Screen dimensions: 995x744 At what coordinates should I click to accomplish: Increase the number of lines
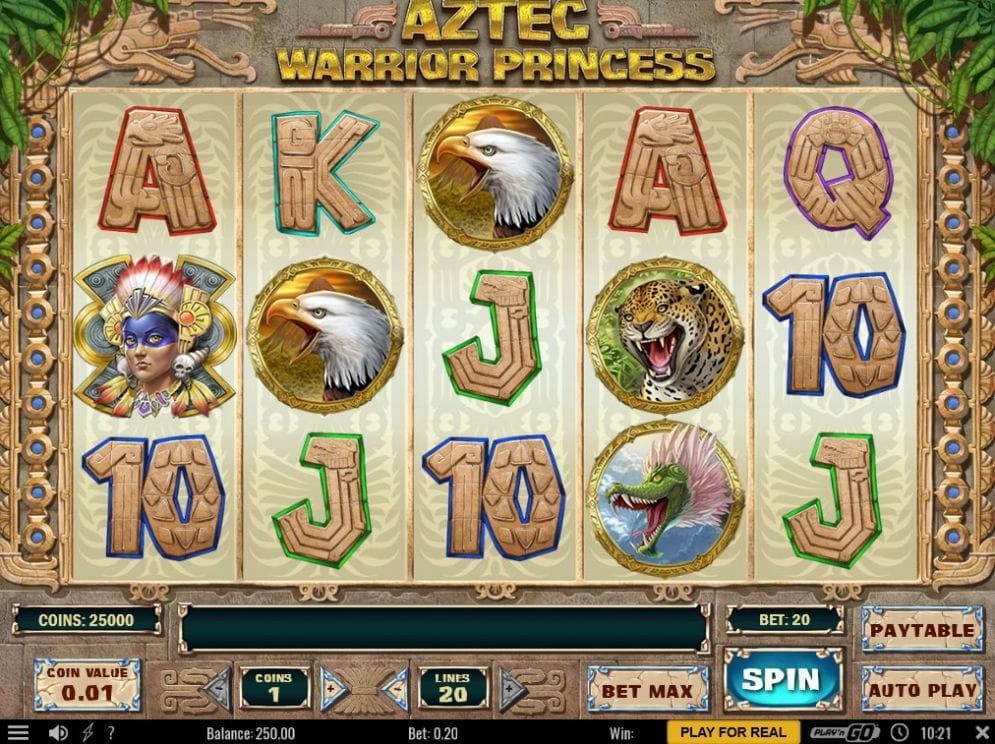[x=511, y=688]
